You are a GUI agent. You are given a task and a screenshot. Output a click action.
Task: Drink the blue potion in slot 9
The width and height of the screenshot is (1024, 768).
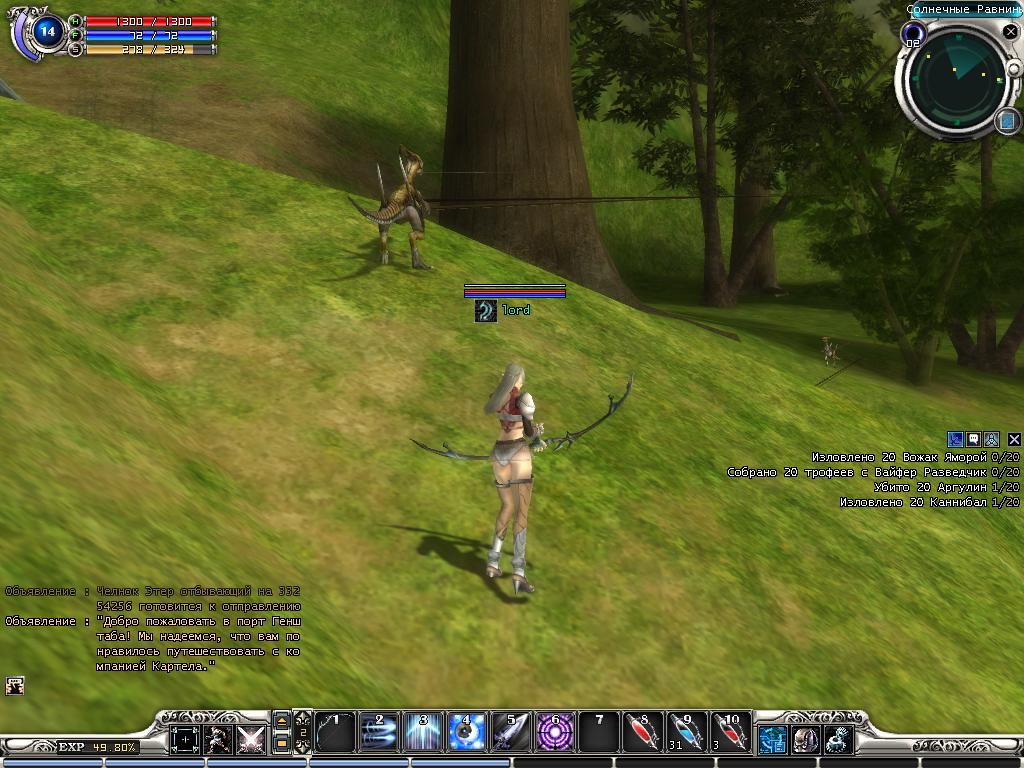(x=687, y=733)
